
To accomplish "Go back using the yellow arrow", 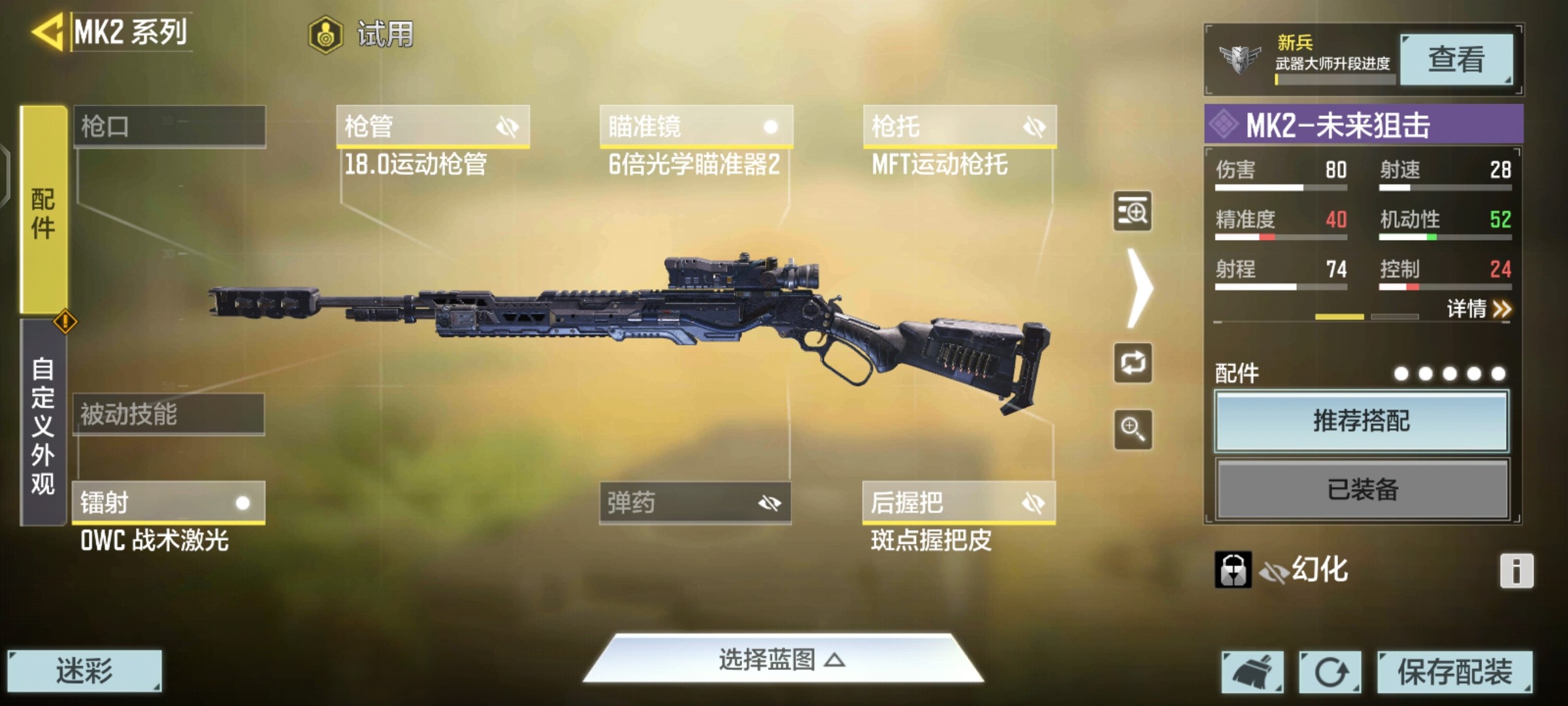I will click(47, 31).
